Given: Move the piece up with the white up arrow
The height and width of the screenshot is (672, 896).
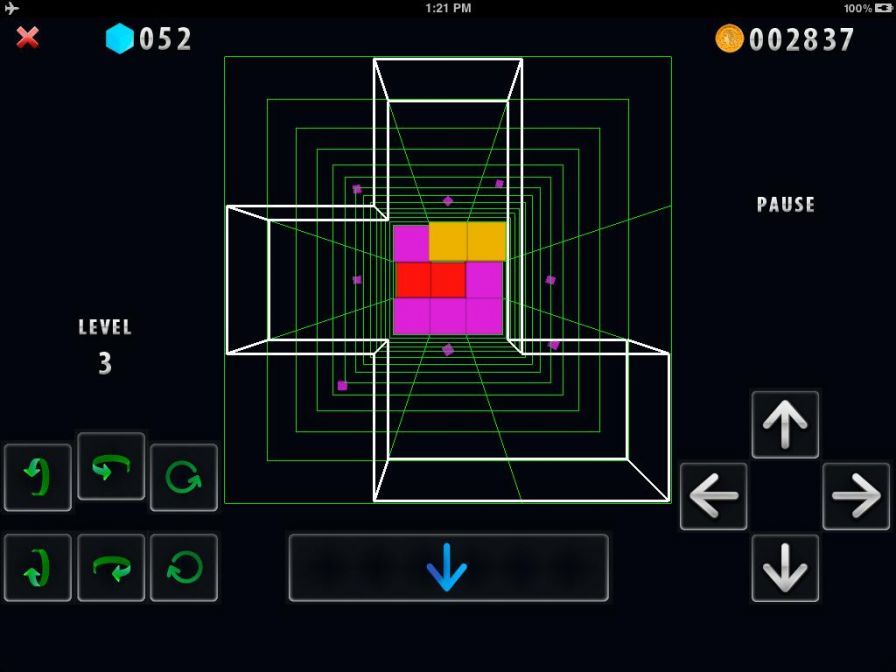Looking at the screenshot, I should click(785, 425).
